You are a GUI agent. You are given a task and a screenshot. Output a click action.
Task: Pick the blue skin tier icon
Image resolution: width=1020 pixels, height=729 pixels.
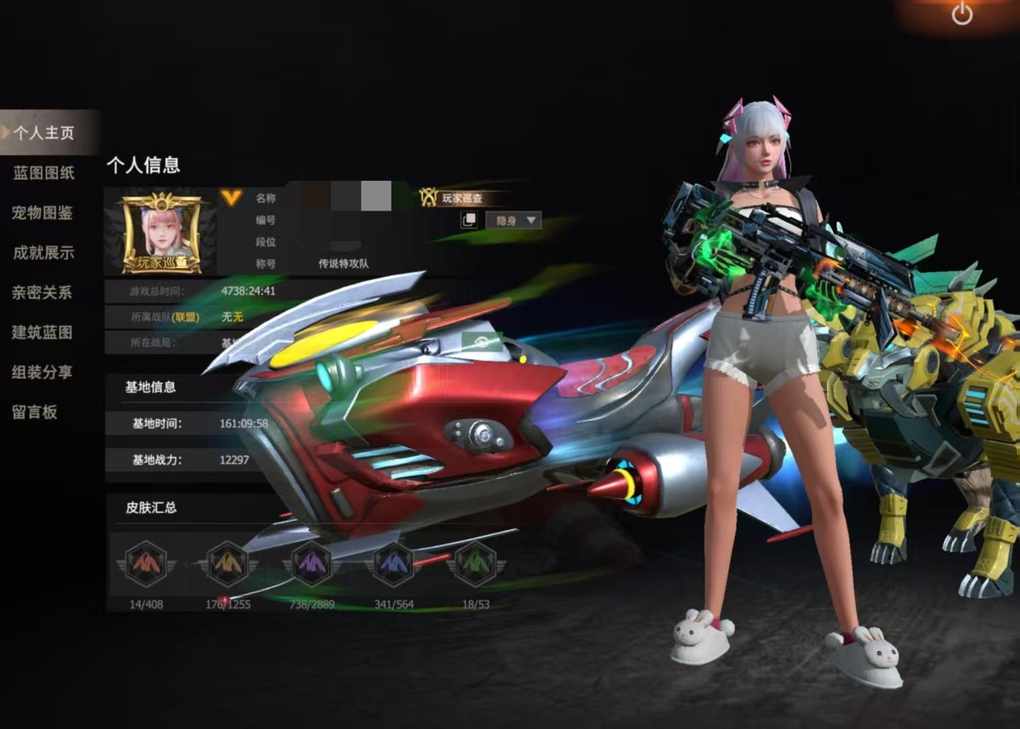(393, 565)
